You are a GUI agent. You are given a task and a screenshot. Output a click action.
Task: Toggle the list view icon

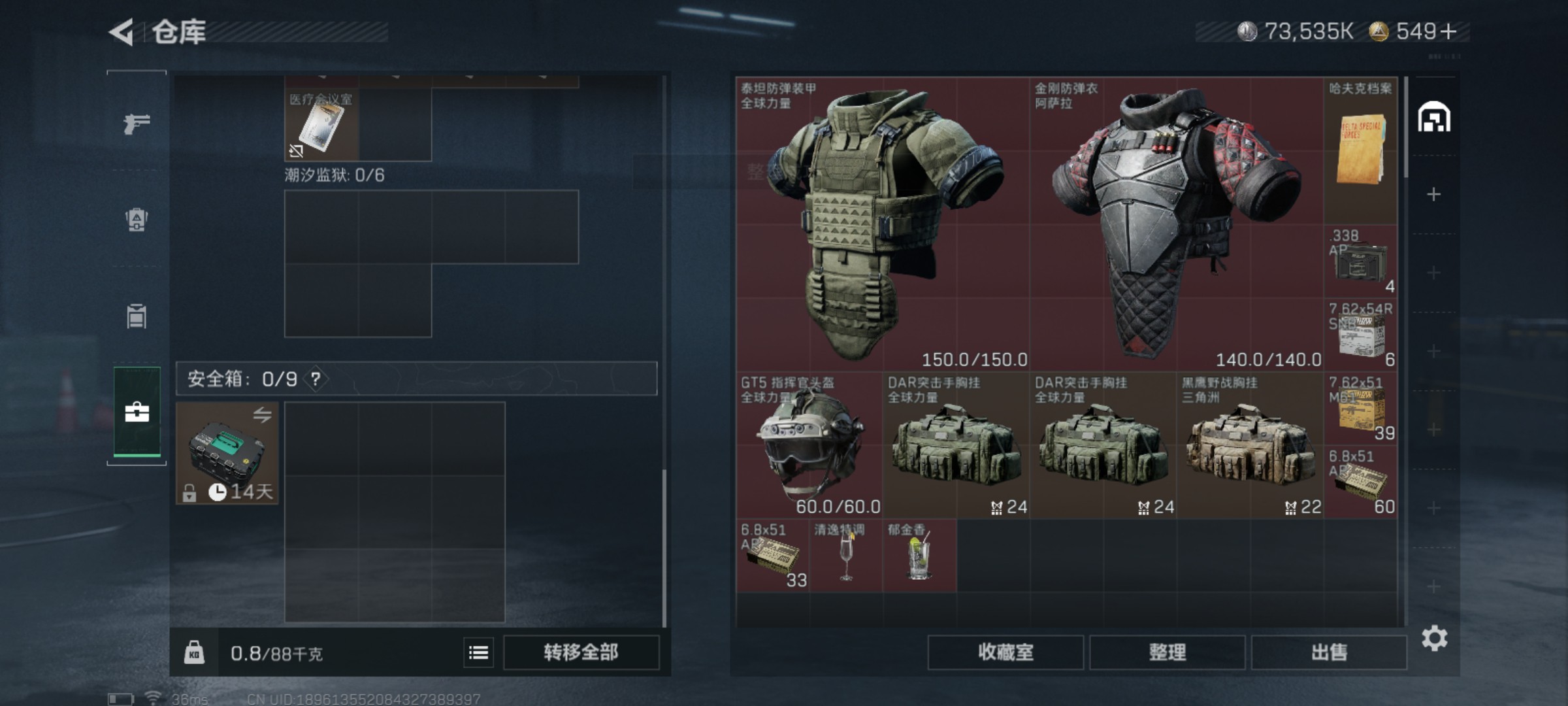point(478,652)
